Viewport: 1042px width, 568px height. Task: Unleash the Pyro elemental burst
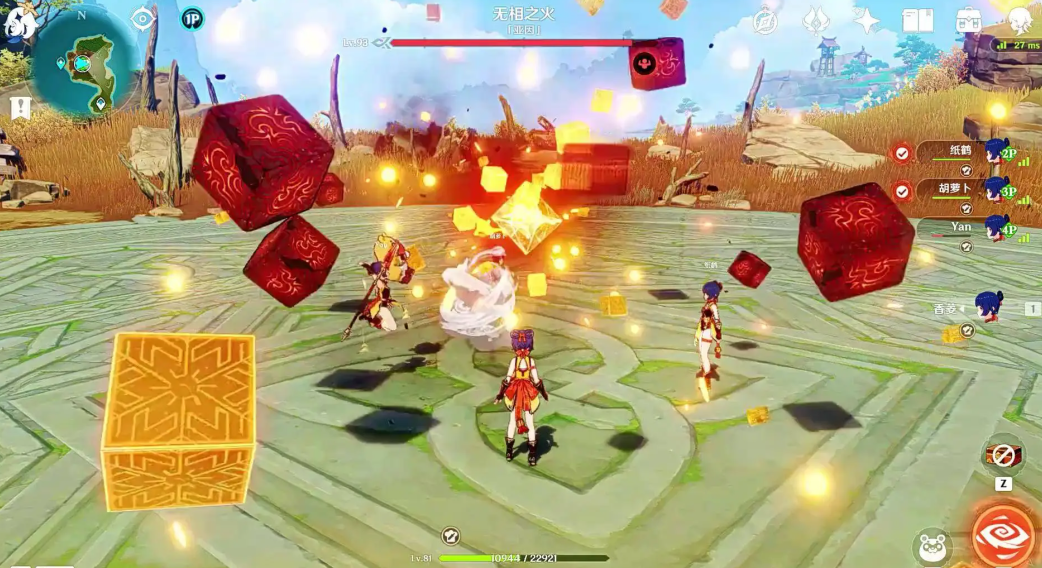tap(1005, 536)
